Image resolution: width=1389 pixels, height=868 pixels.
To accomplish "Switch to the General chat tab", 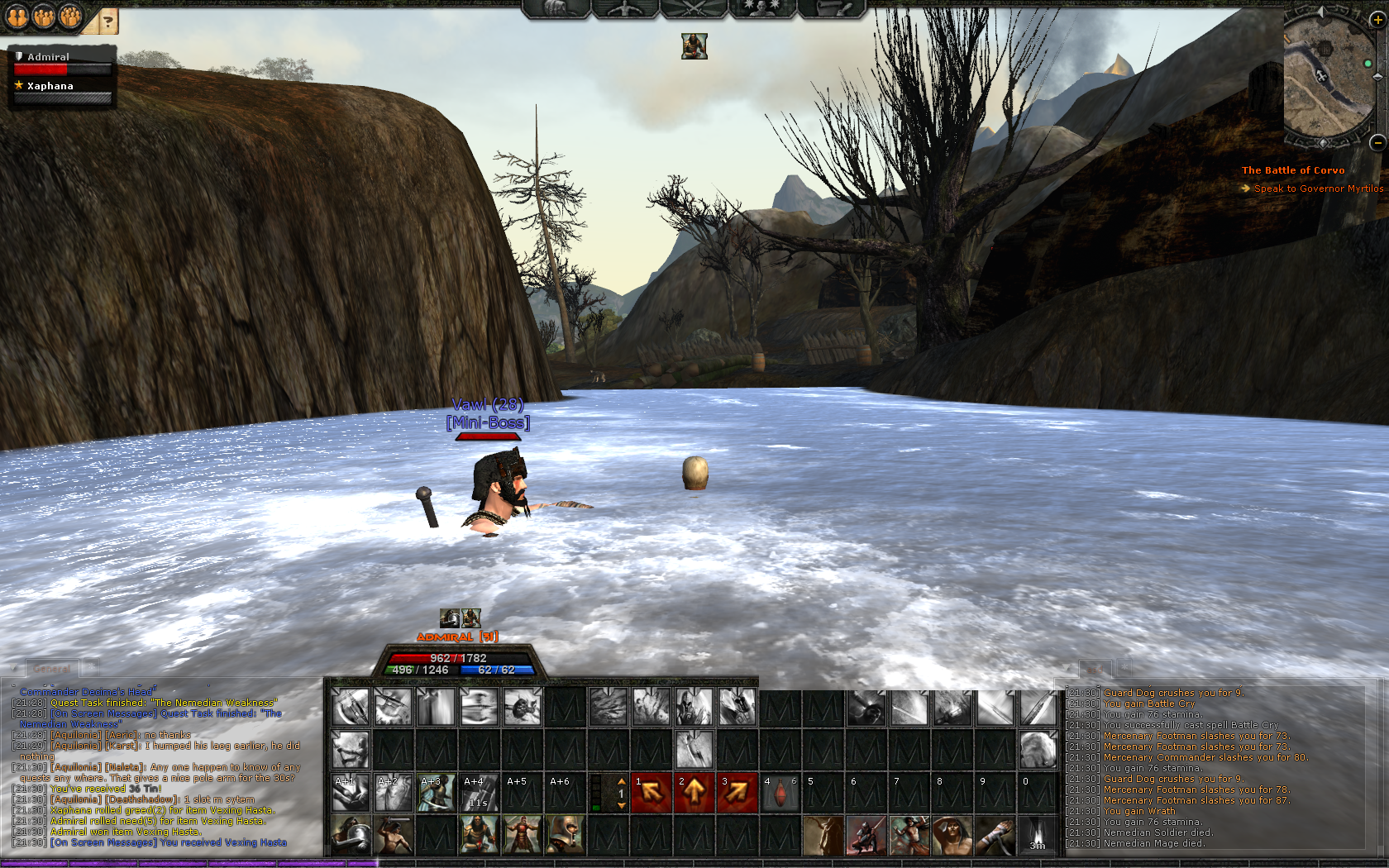I will pos(52,669).
